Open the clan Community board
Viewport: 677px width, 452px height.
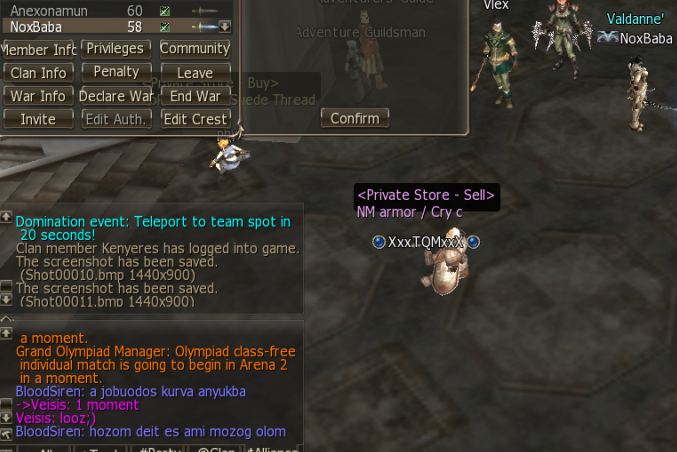point(195,48)
